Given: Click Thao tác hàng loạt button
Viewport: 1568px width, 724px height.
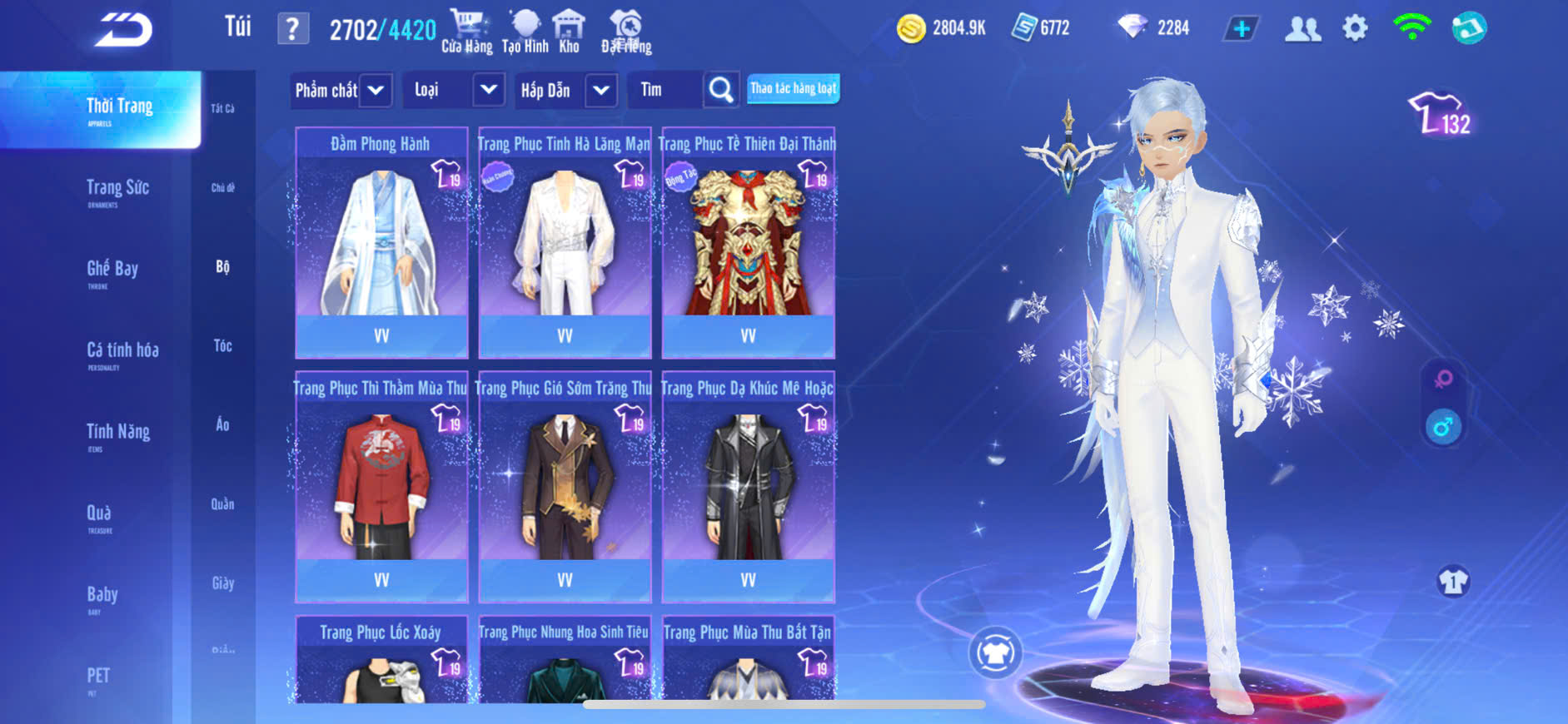Looking at the screenshot, I should pos(793,88).
